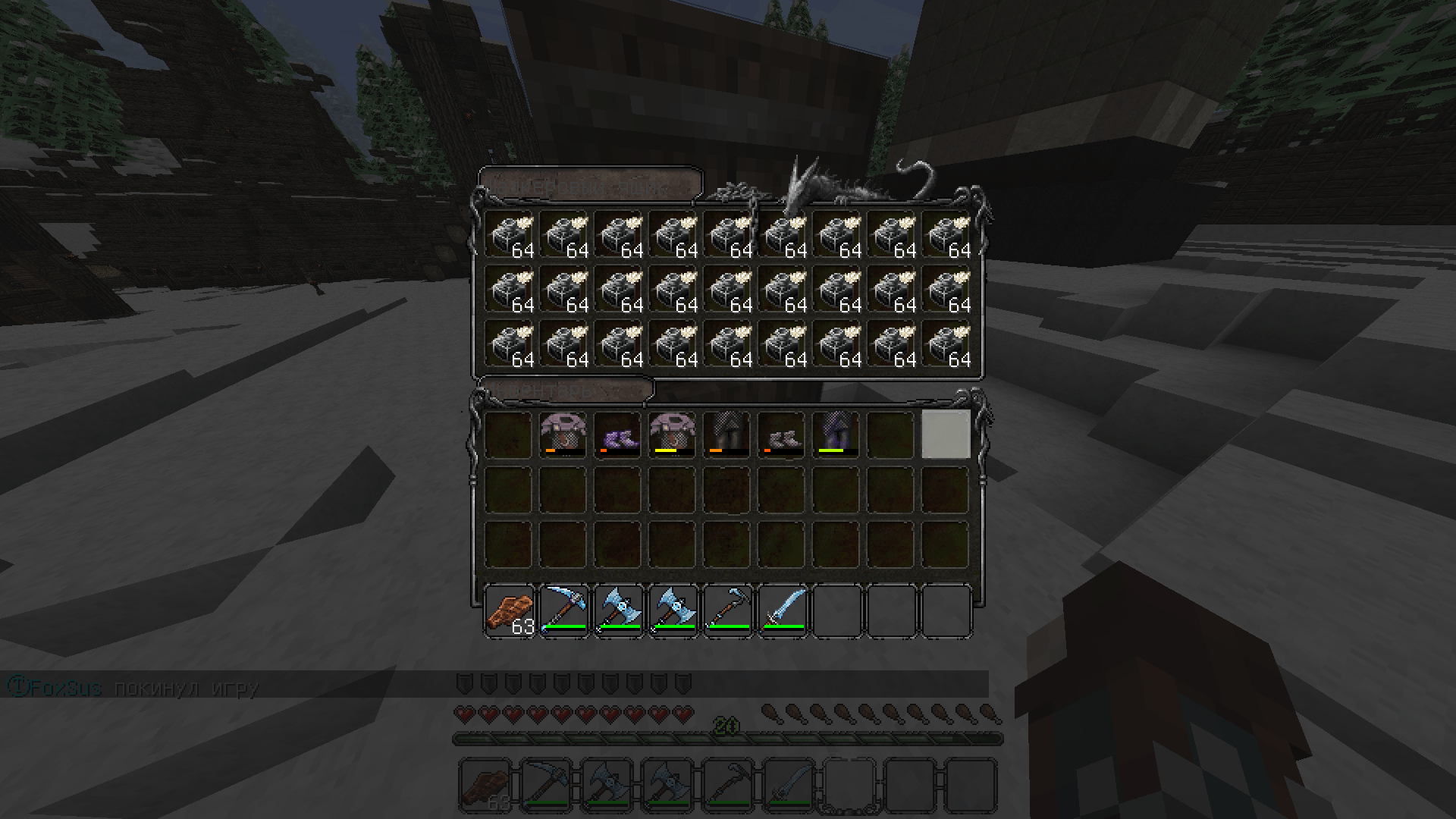Grab the light gray boots
The width and height of the screenshot is (1456, 819).
781,435
